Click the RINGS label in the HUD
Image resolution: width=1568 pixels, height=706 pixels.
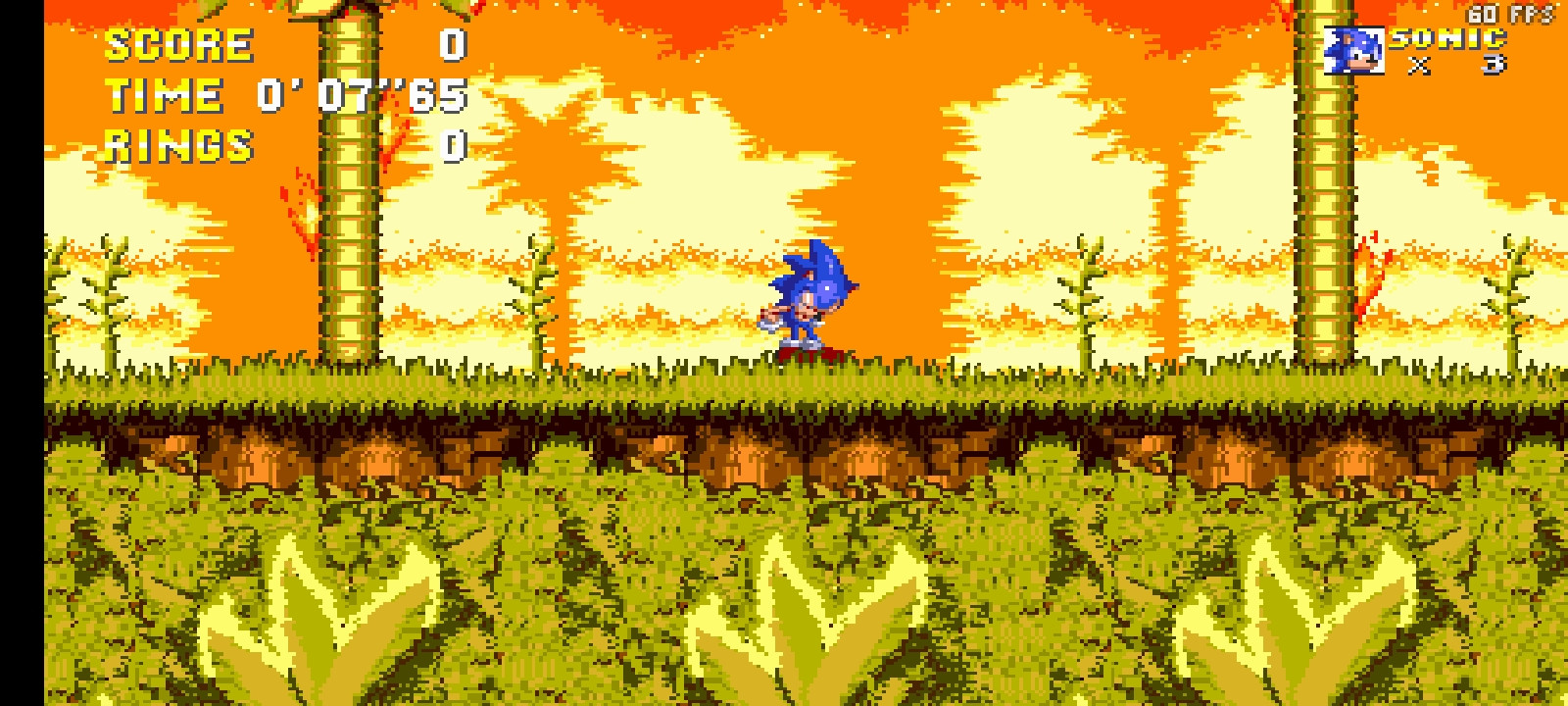coord(176,147)
